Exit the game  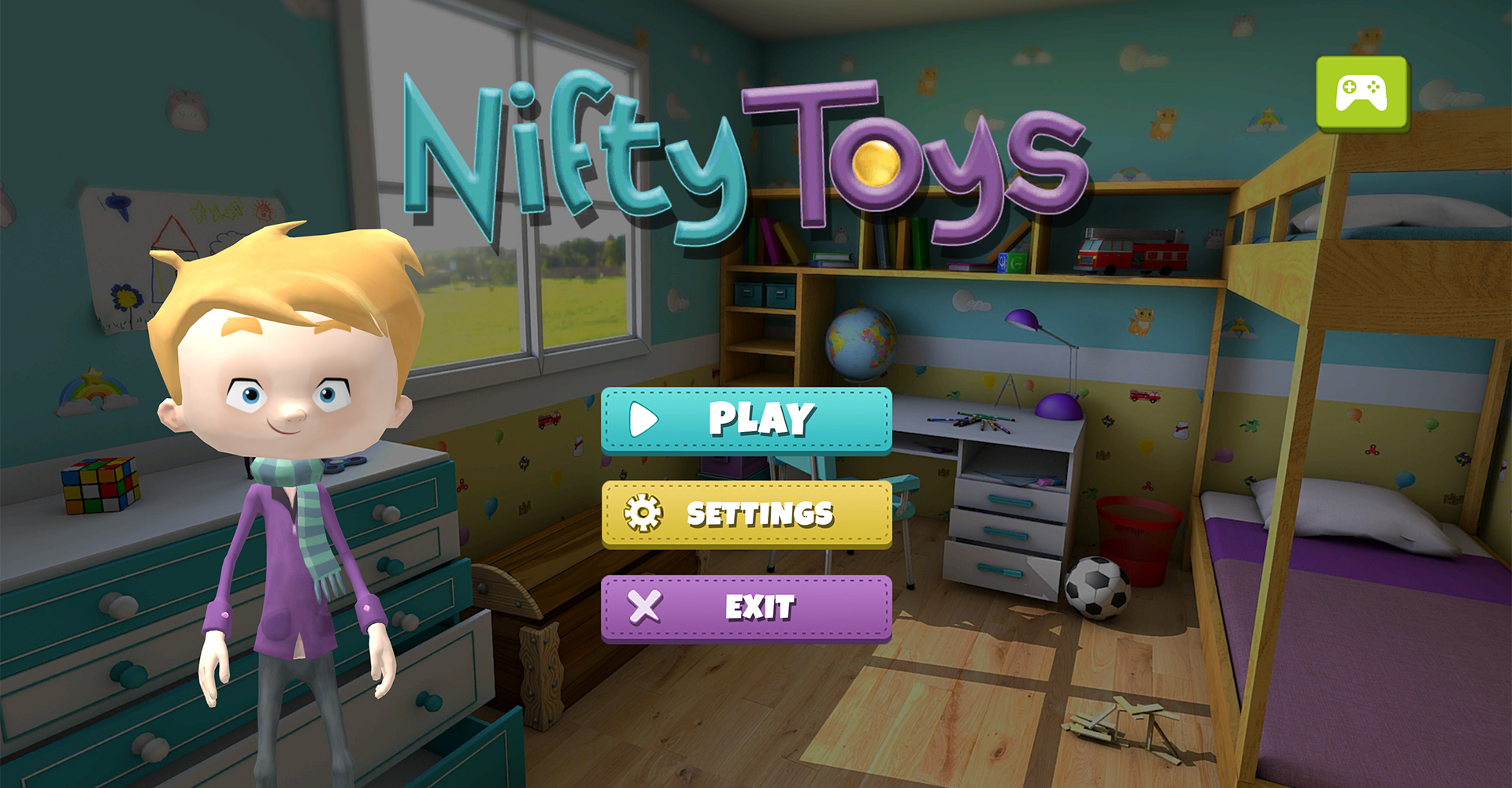pos(747,608)
